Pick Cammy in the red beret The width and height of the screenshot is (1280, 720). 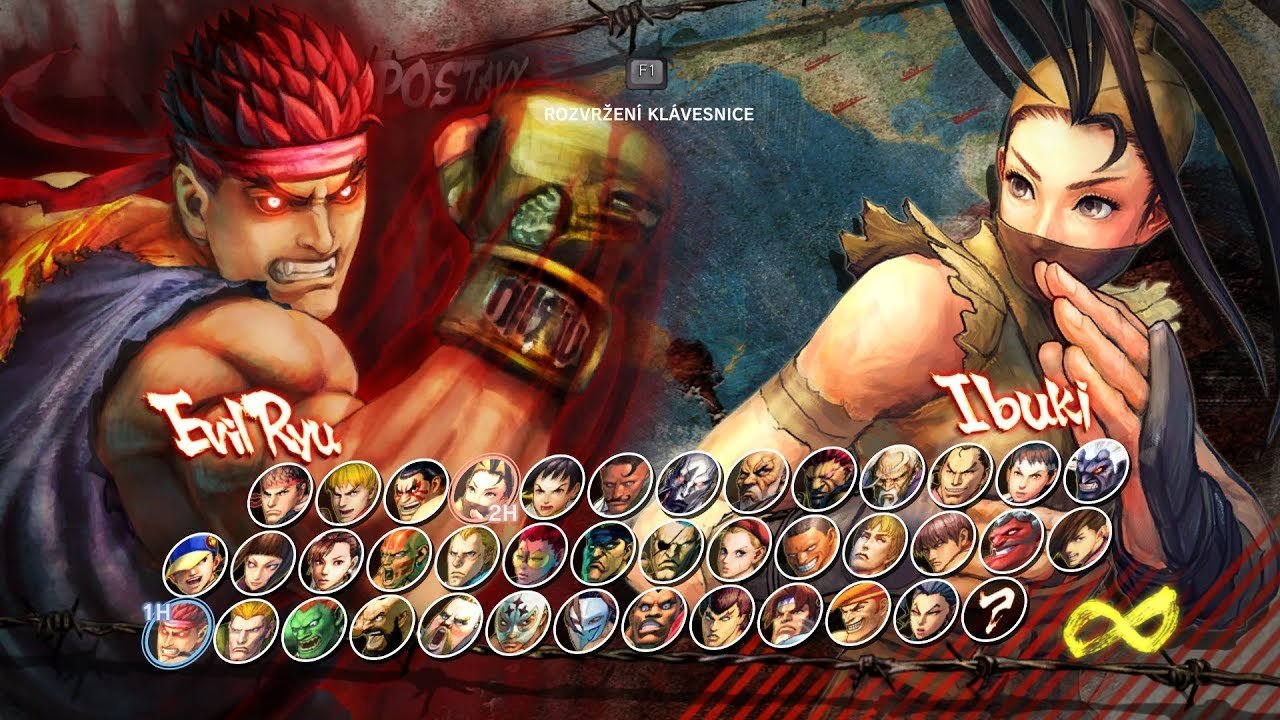click(x=740, y=549)
